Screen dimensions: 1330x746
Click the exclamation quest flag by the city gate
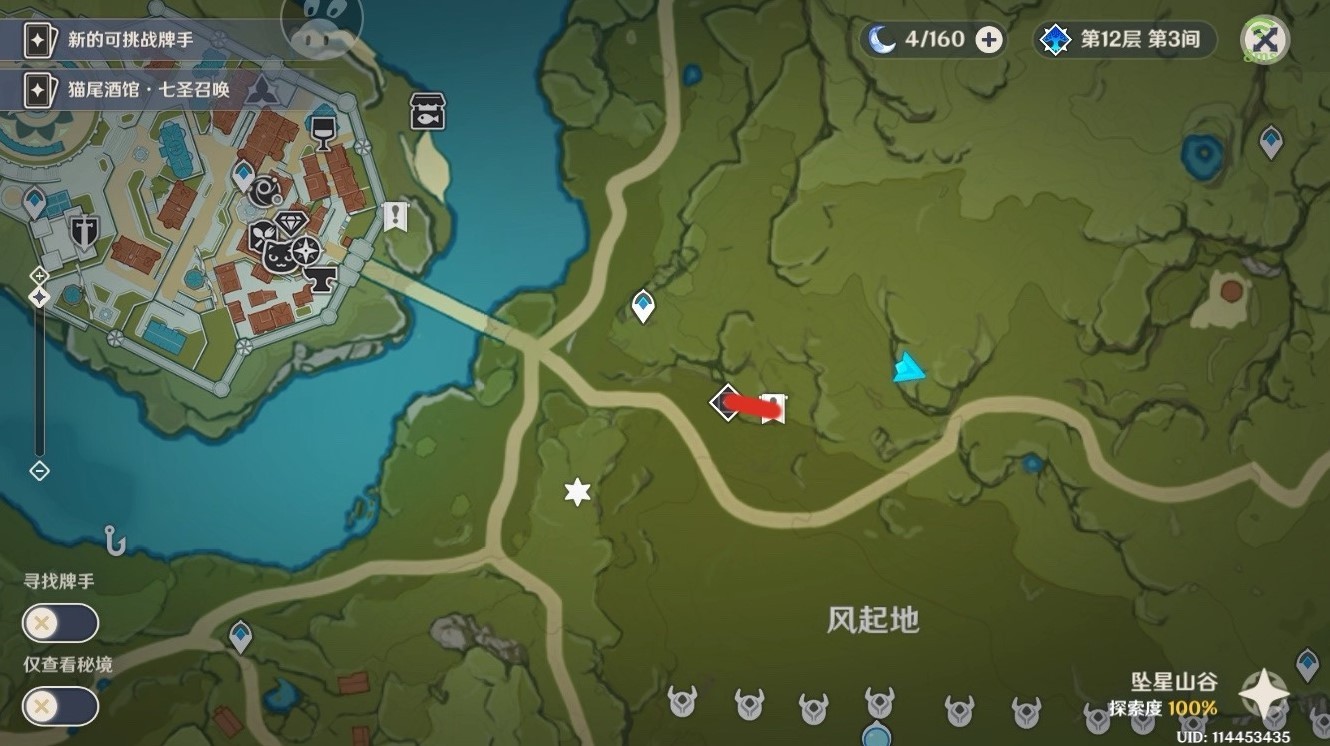tap(396, 215)
